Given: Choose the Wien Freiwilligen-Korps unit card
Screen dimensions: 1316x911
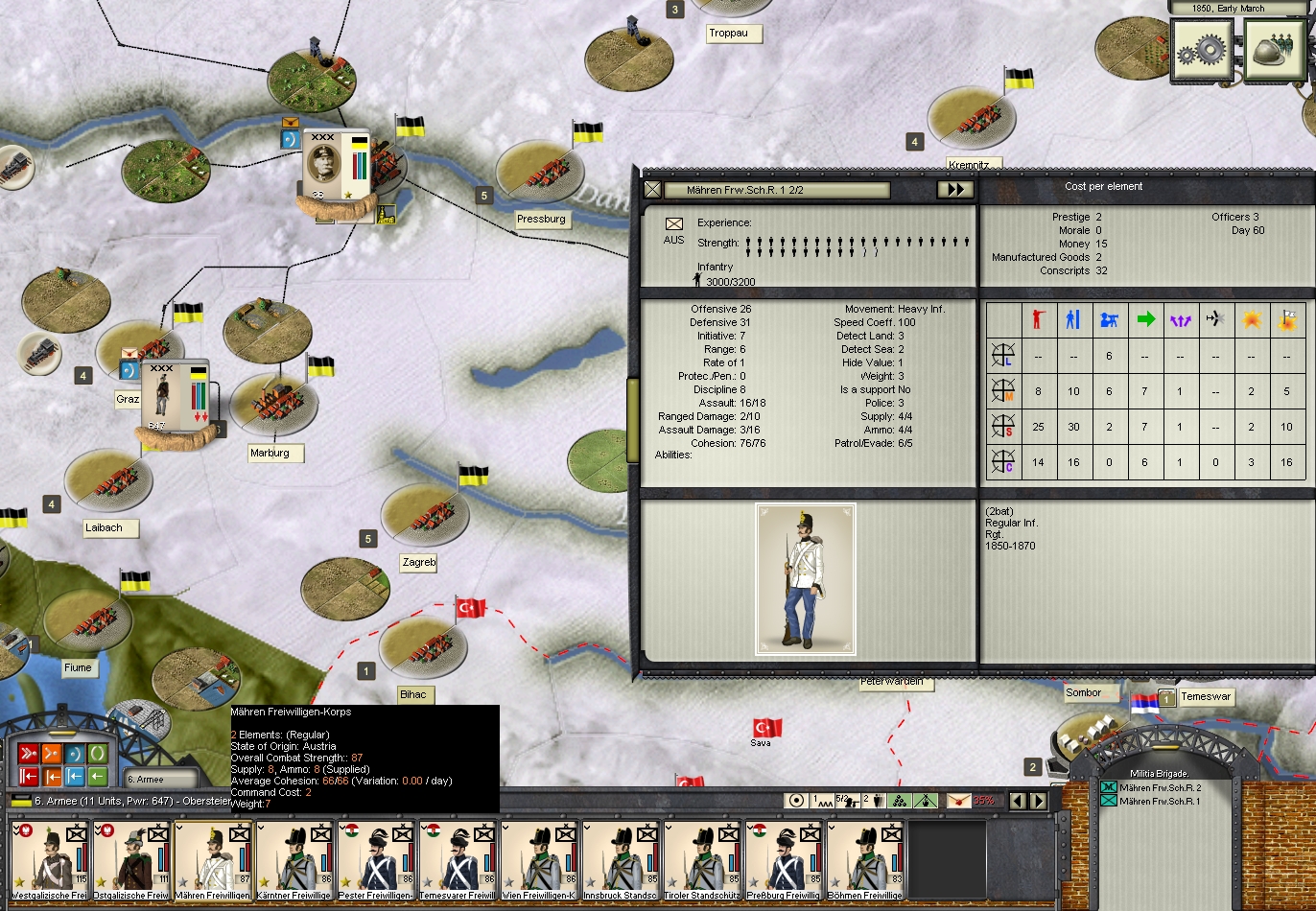Looking at the screenshot, I should coord(539,859).
